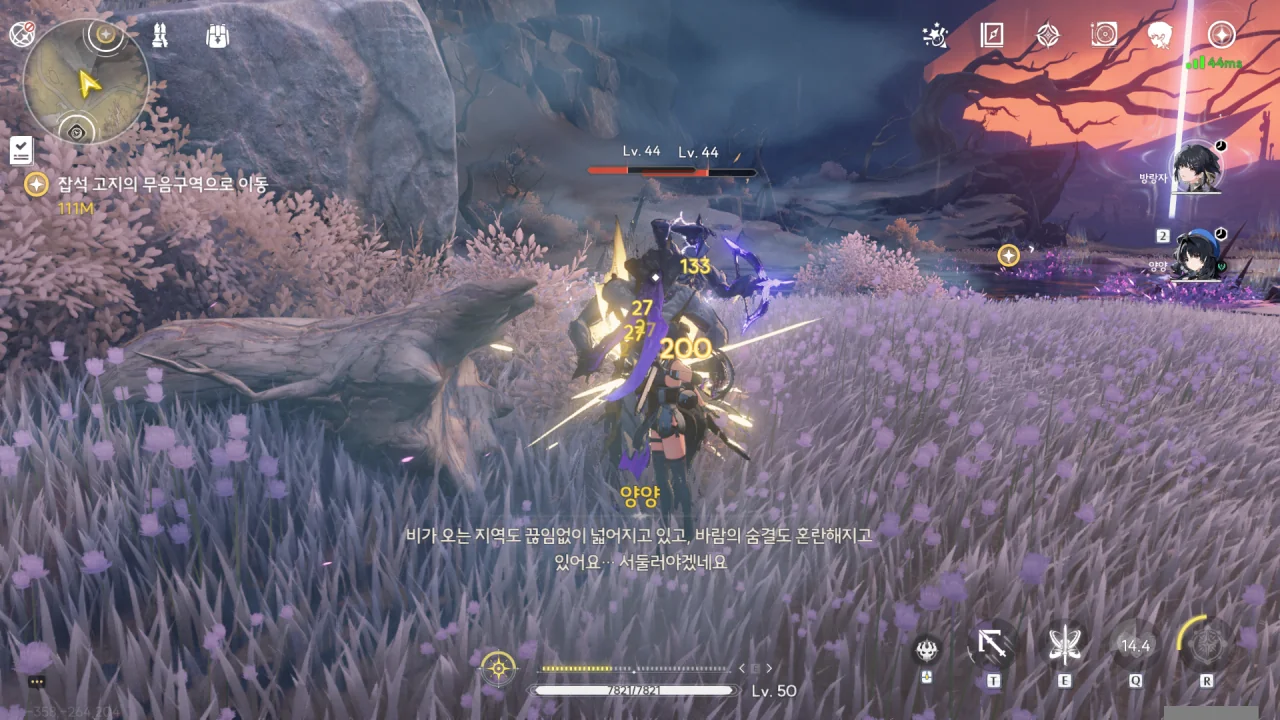Switch to party member 방랑자

pos(1195,168)
